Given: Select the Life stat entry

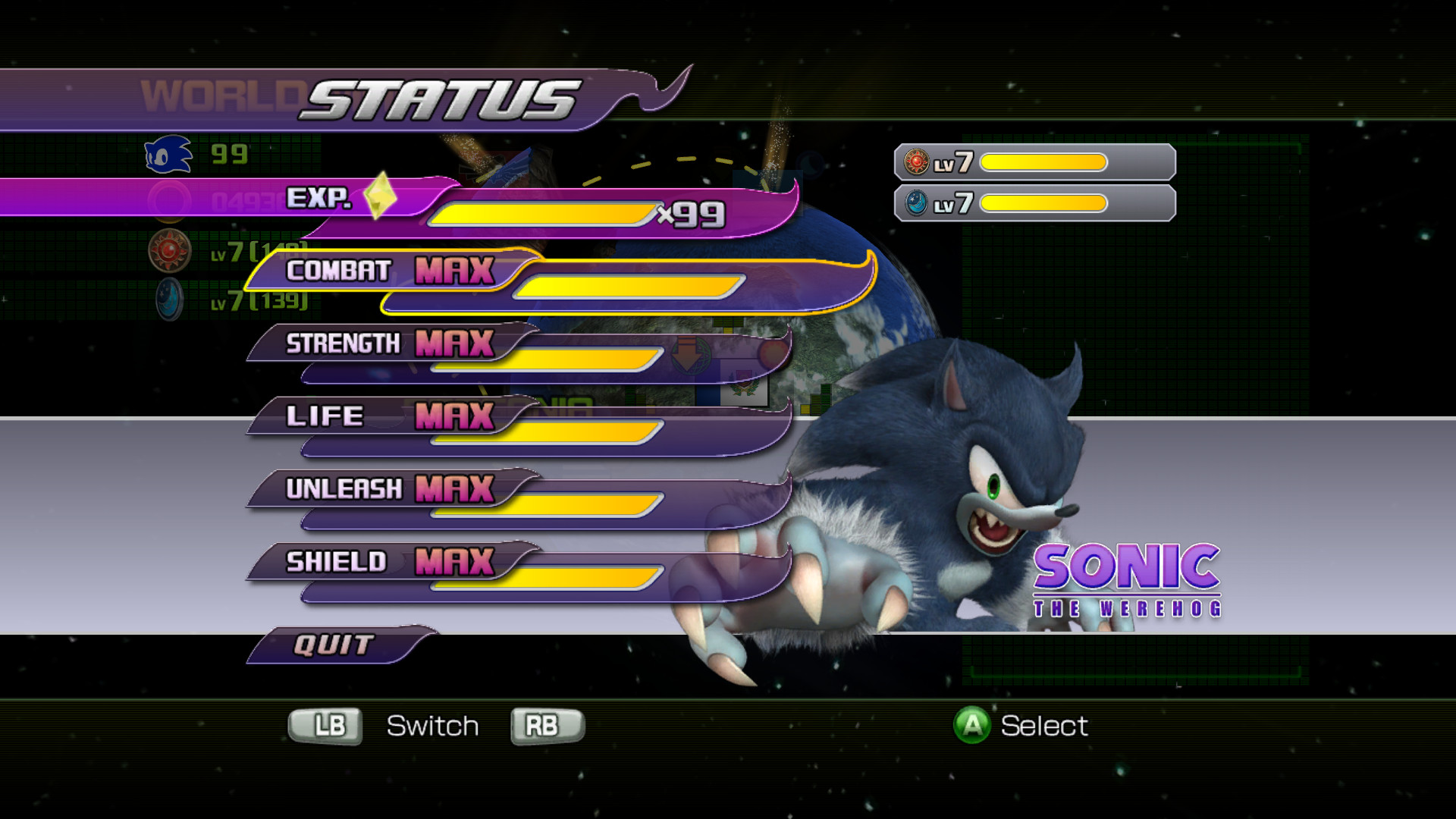Looking at the screenshot, I should click(x=391, y=416).
